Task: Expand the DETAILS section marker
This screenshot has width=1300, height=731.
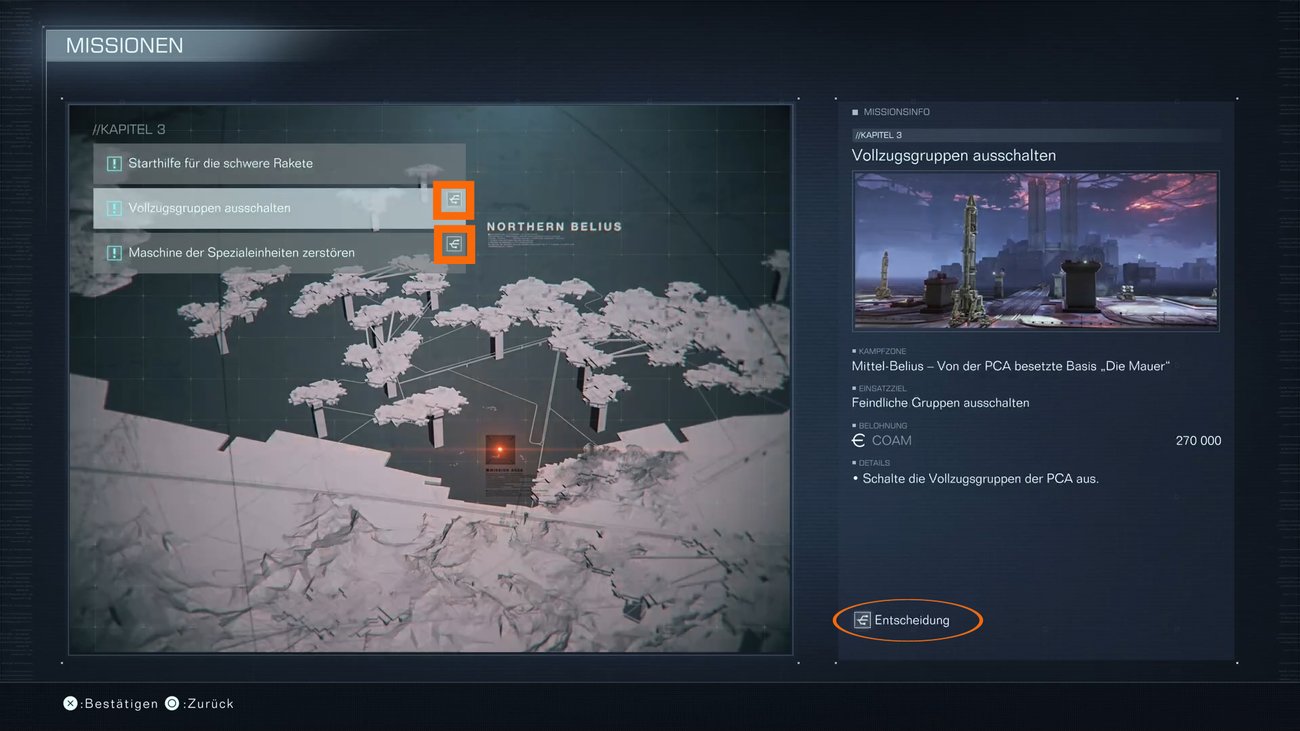Action: point(856,462)
